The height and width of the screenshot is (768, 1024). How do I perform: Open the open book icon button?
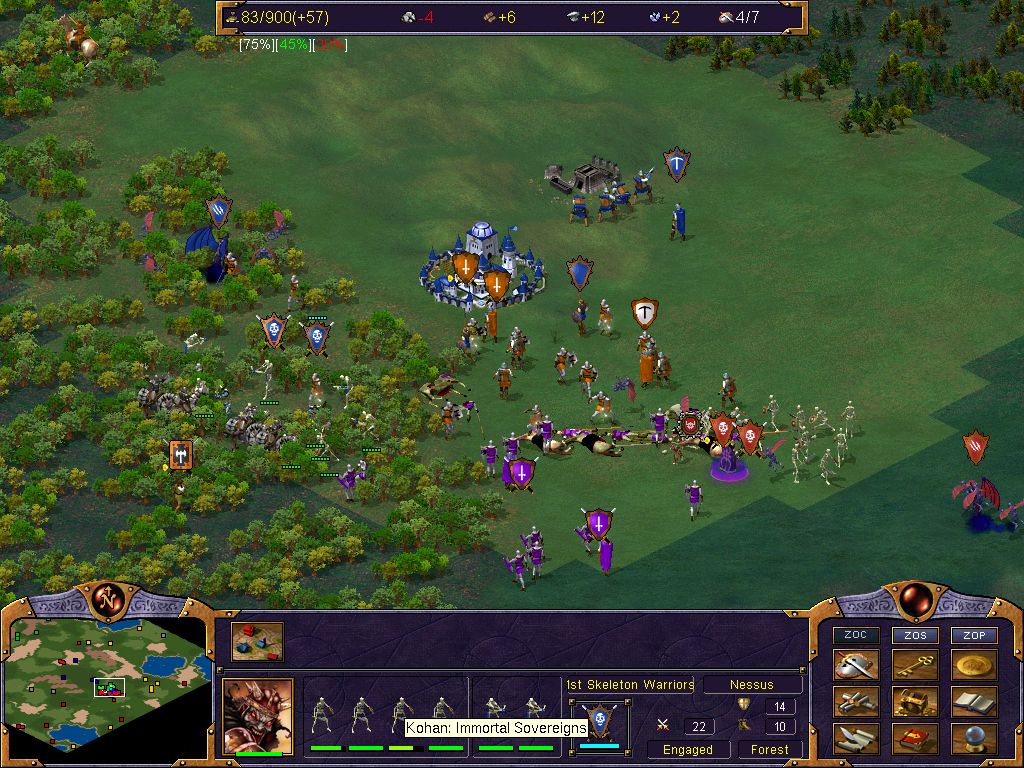pyautogui.click(x=974, y=702)
